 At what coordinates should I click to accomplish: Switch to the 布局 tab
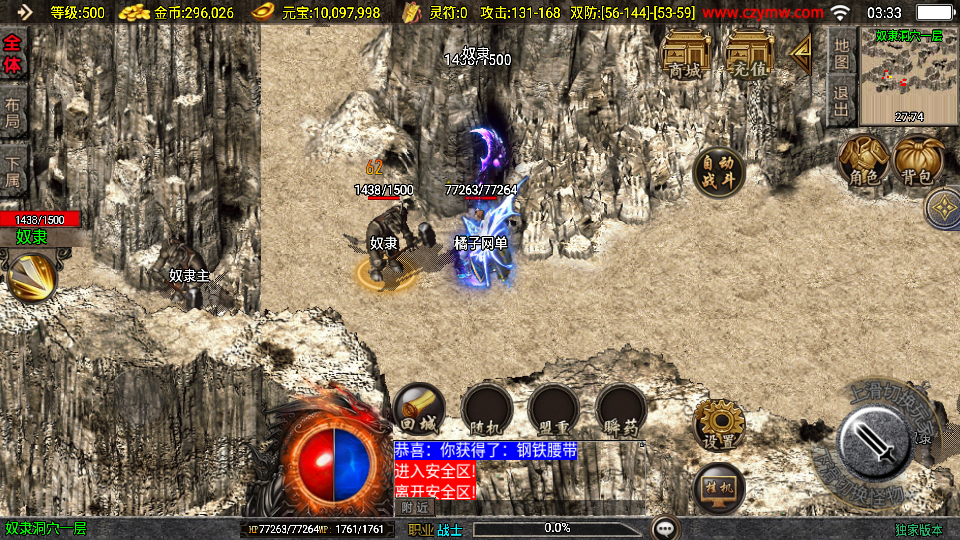tap(13, 113)
